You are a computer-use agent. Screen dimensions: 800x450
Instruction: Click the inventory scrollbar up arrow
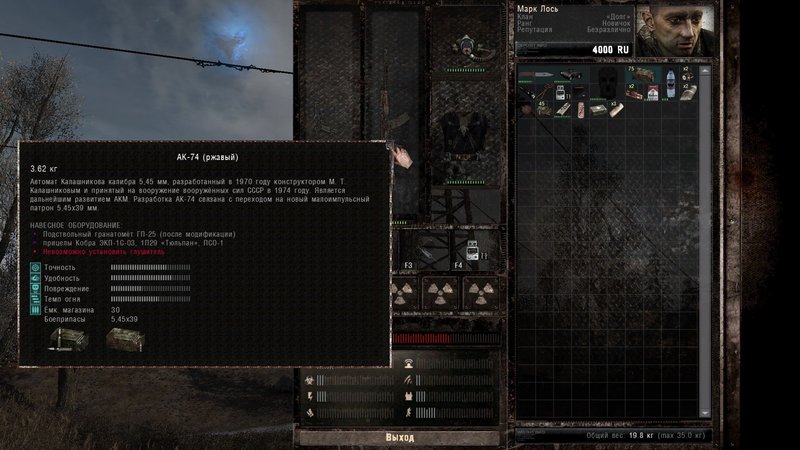705,71
